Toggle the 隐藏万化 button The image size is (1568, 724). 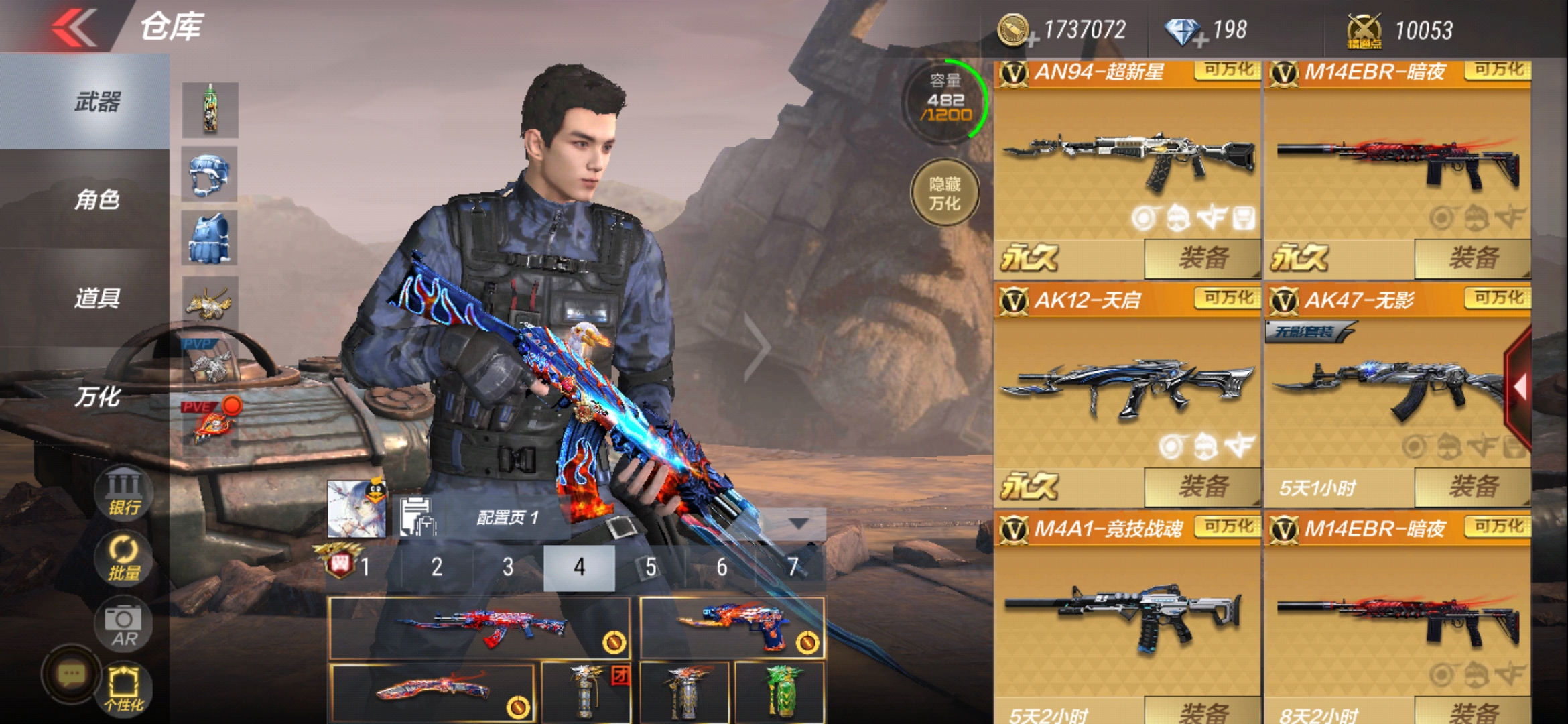click(x=945, y=193)
